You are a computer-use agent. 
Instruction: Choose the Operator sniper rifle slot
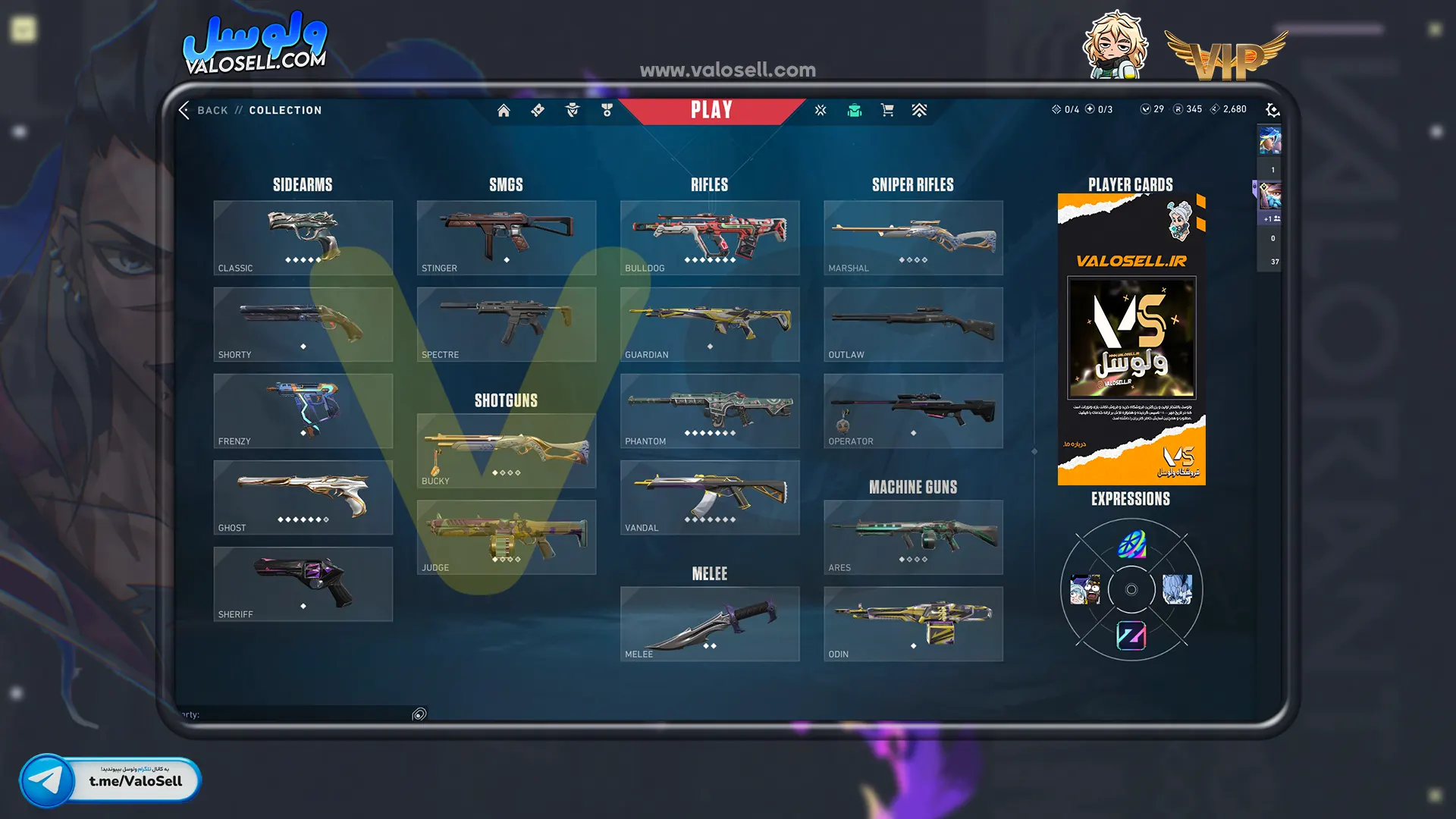point(913,410)
